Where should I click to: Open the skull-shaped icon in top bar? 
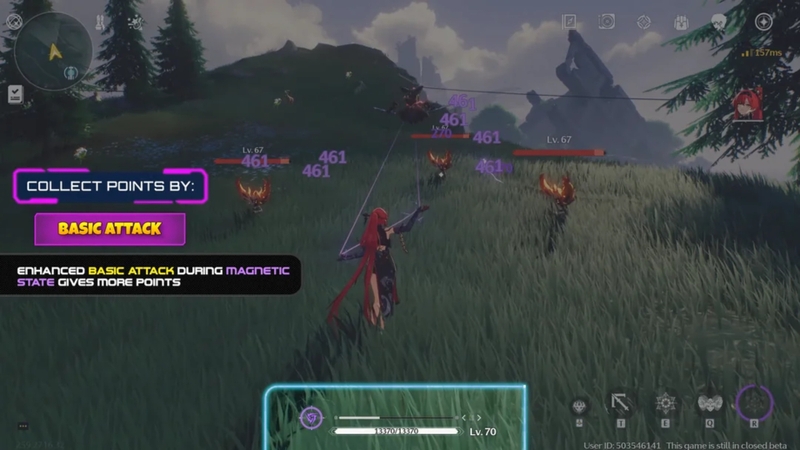click(x=718, y=21)
